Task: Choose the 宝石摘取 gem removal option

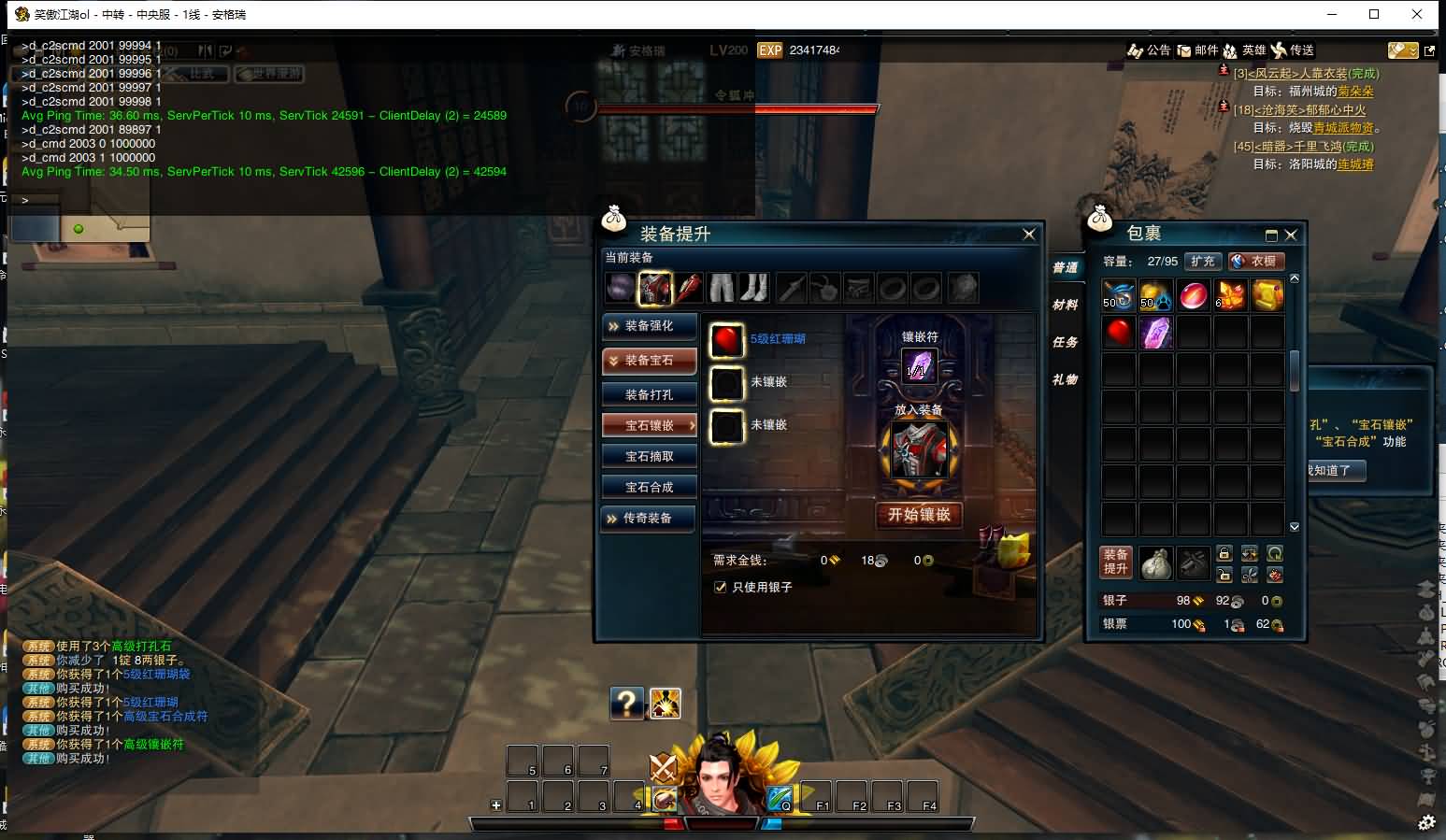Action: pos(649,457)
